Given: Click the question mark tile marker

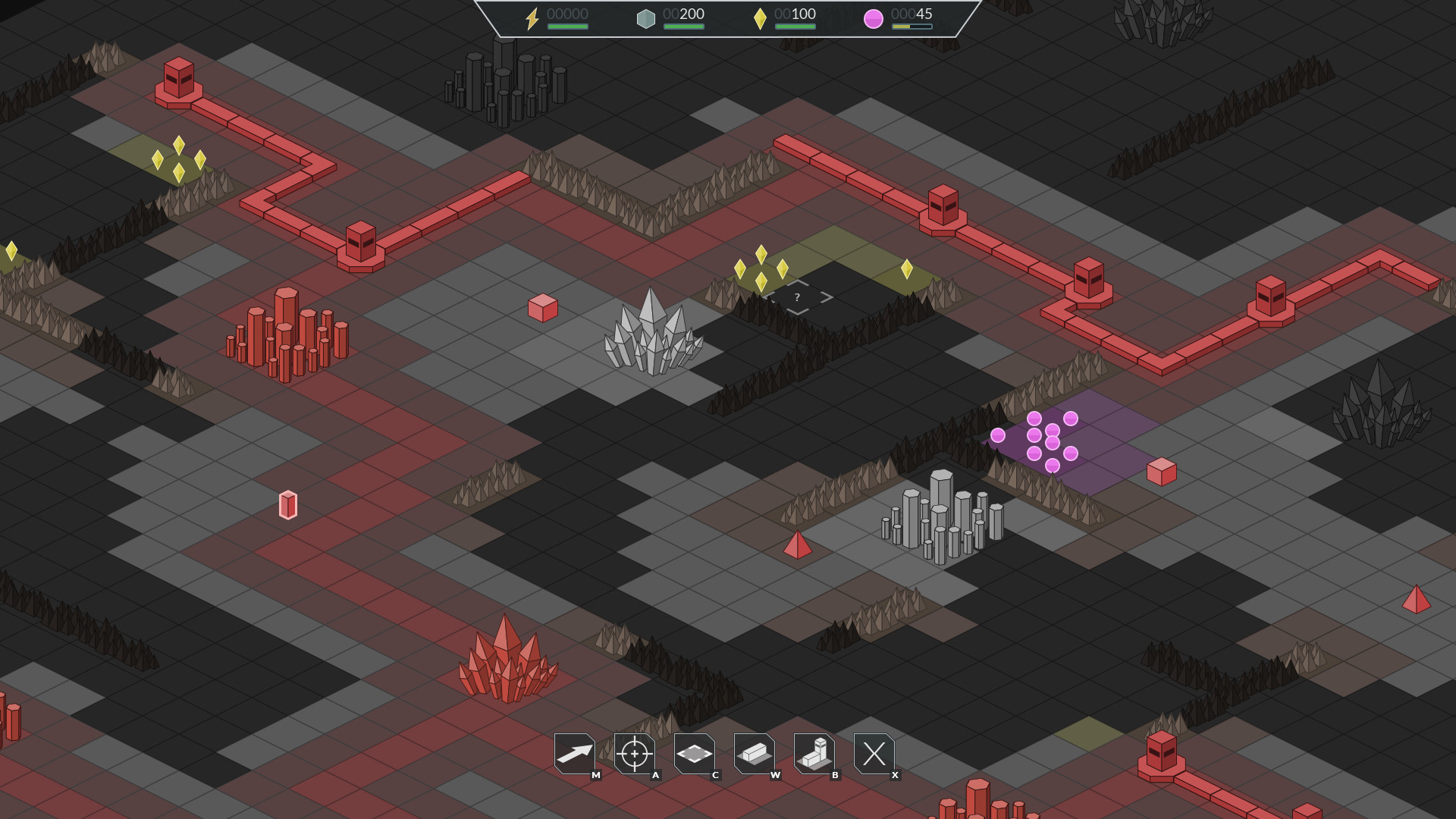Looking at the screenshot, I should point(796,297).
